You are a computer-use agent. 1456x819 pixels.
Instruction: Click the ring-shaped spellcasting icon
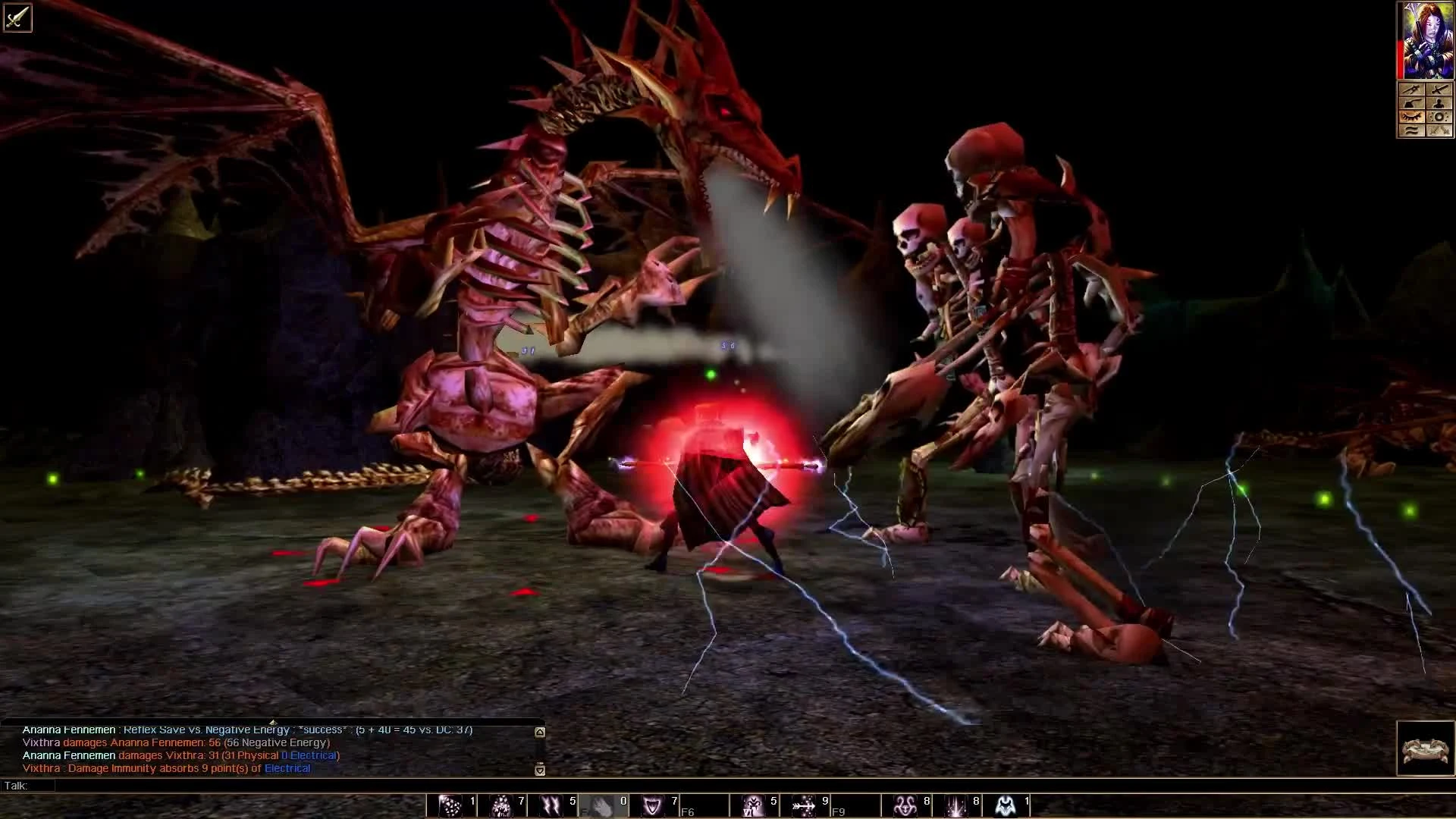pyautogui.click(x=1439, y=117)
